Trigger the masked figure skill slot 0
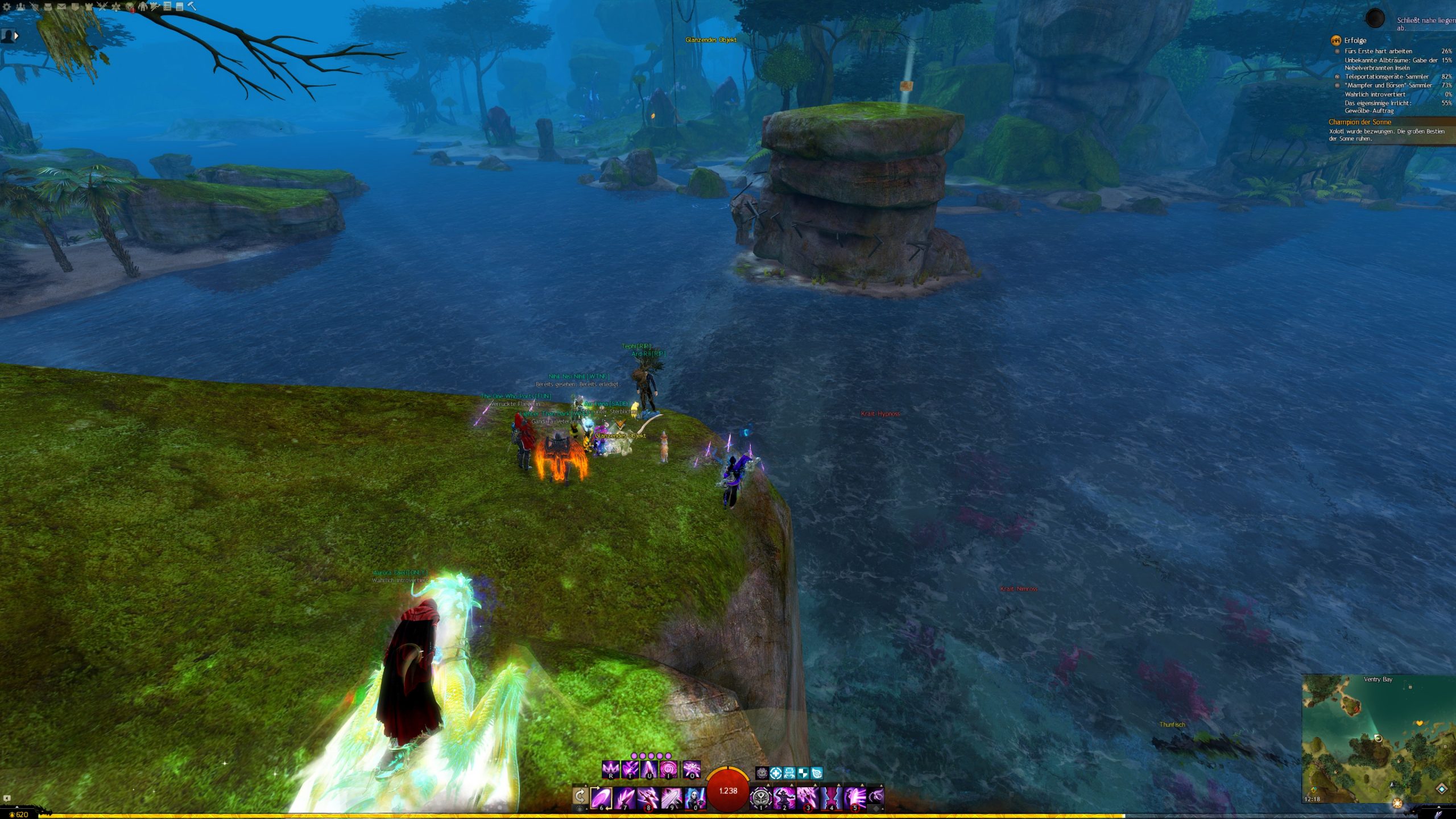This screenshot has width=1456, height=819. point(694,797)
